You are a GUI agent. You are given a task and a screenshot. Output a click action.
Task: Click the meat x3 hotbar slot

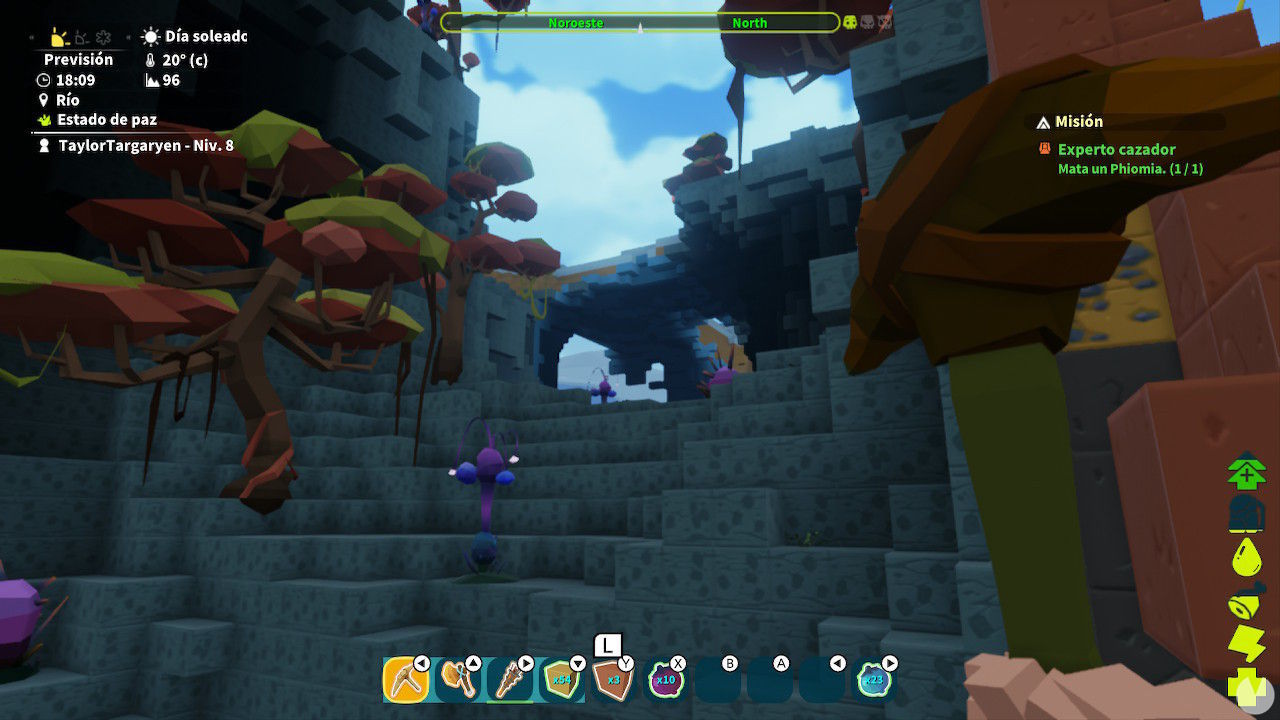[x=612, y=680]
